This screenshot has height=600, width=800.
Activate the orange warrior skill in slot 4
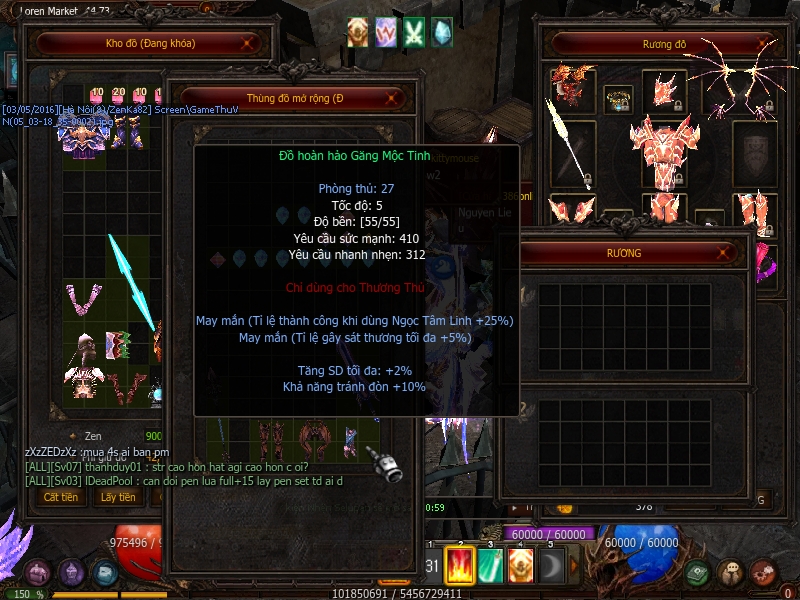pos(521,565)
